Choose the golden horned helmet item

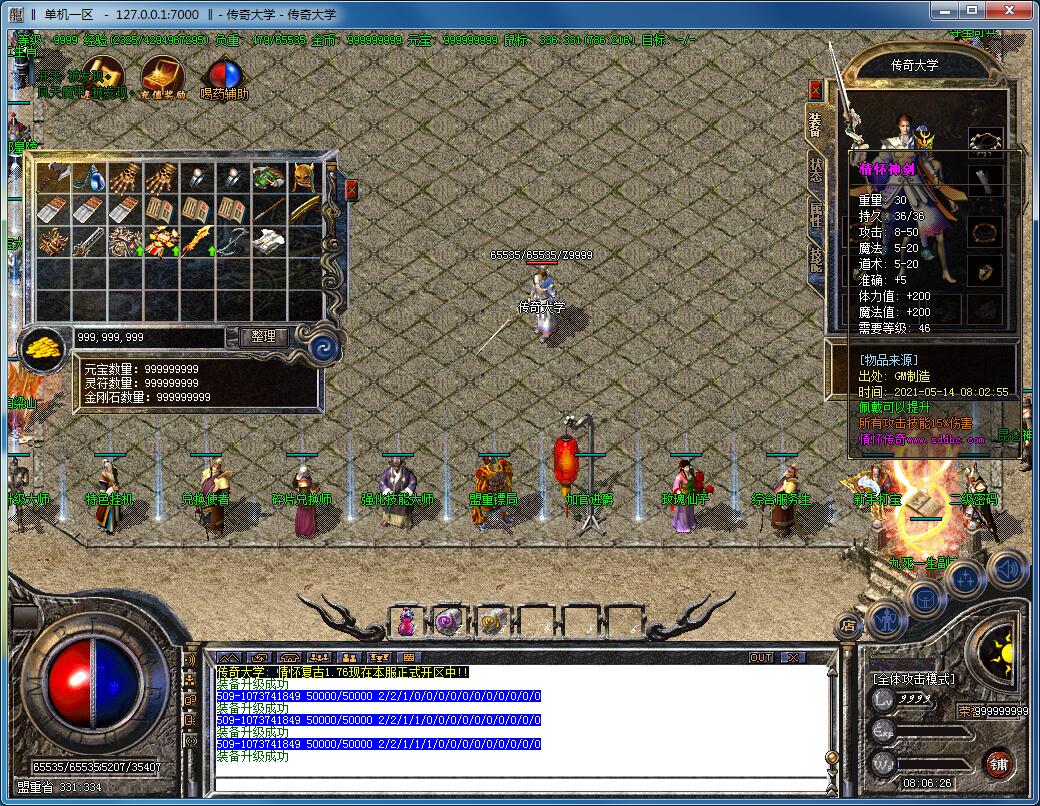coord(304,178)
